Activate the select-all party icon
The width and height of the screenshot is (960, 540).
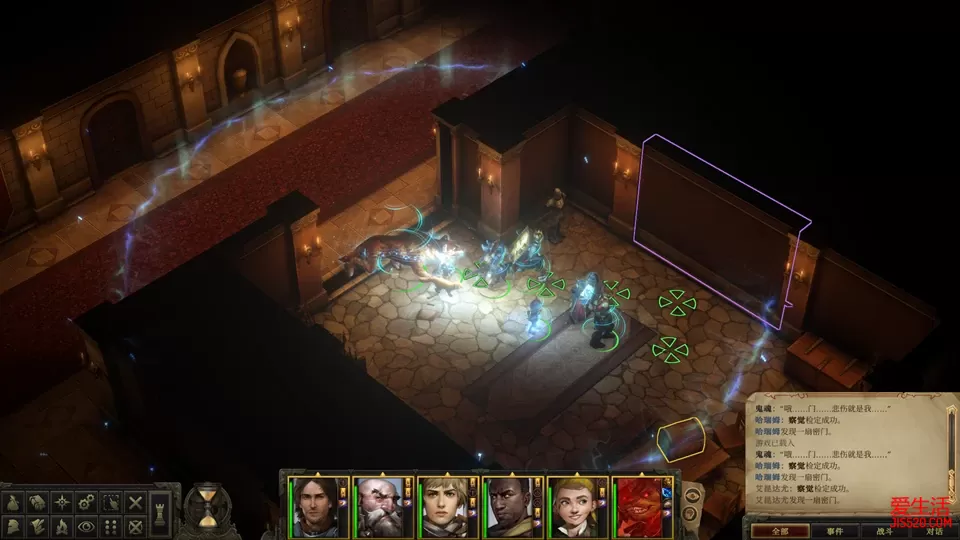pos(110,501)
